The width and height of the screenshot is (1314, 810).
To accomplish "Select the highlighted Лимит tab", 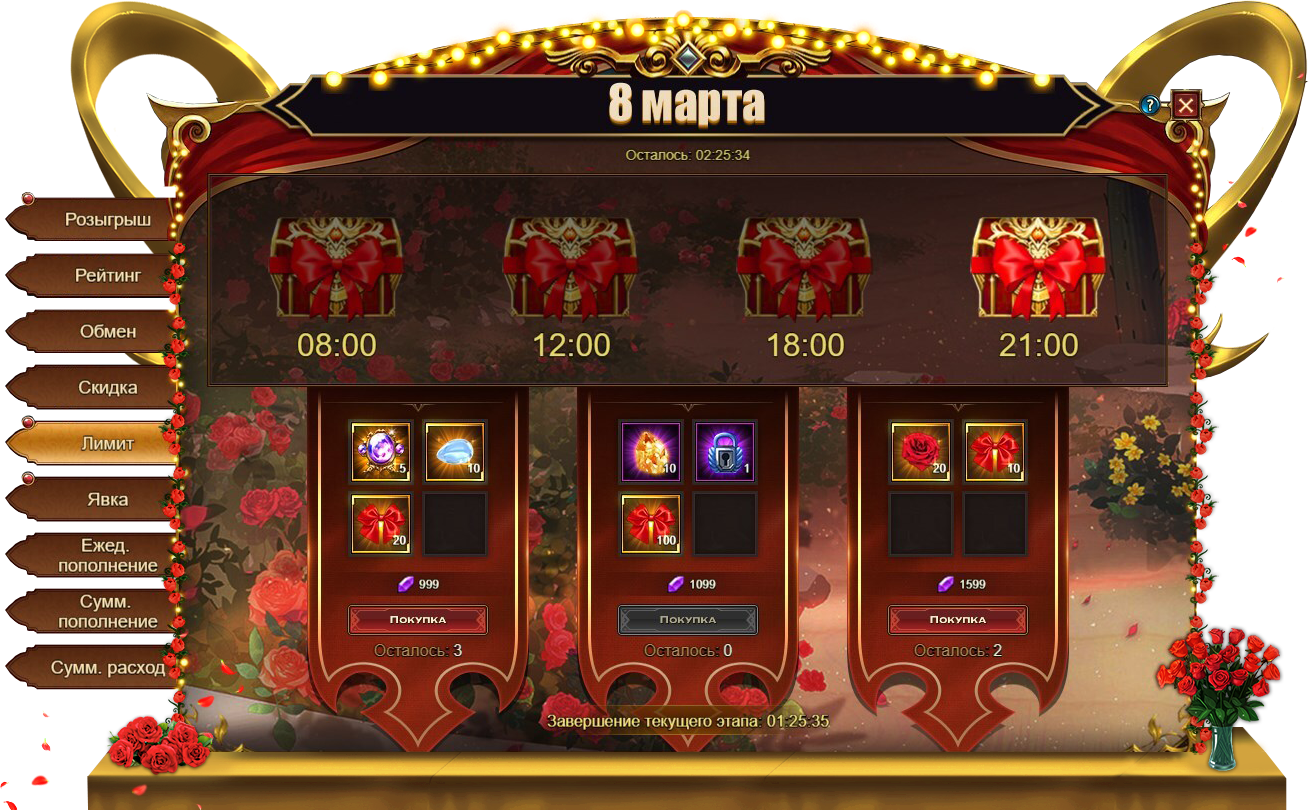I will [106, 443].
